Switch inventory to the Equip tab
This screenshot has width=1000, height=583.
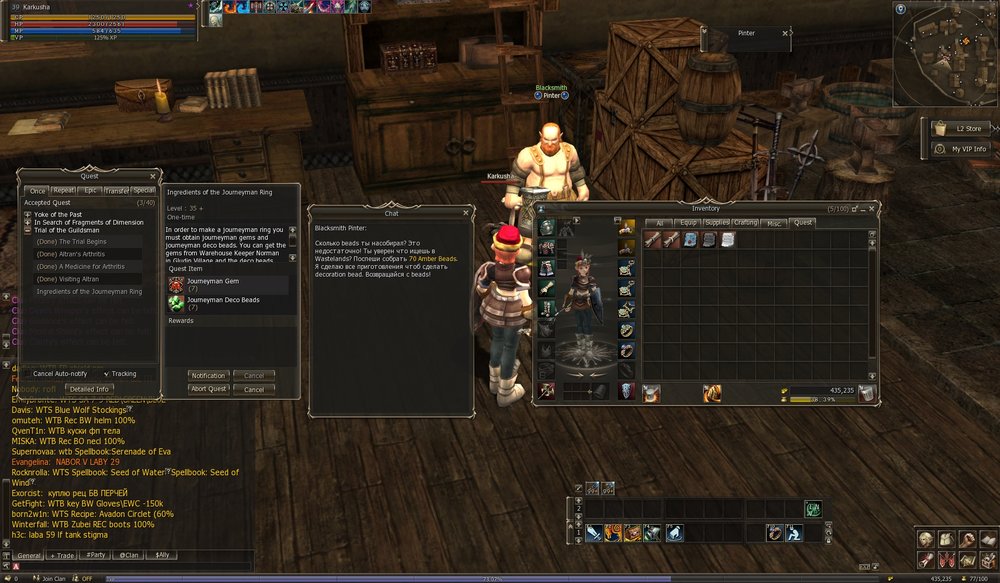click(x=687, y=223)
